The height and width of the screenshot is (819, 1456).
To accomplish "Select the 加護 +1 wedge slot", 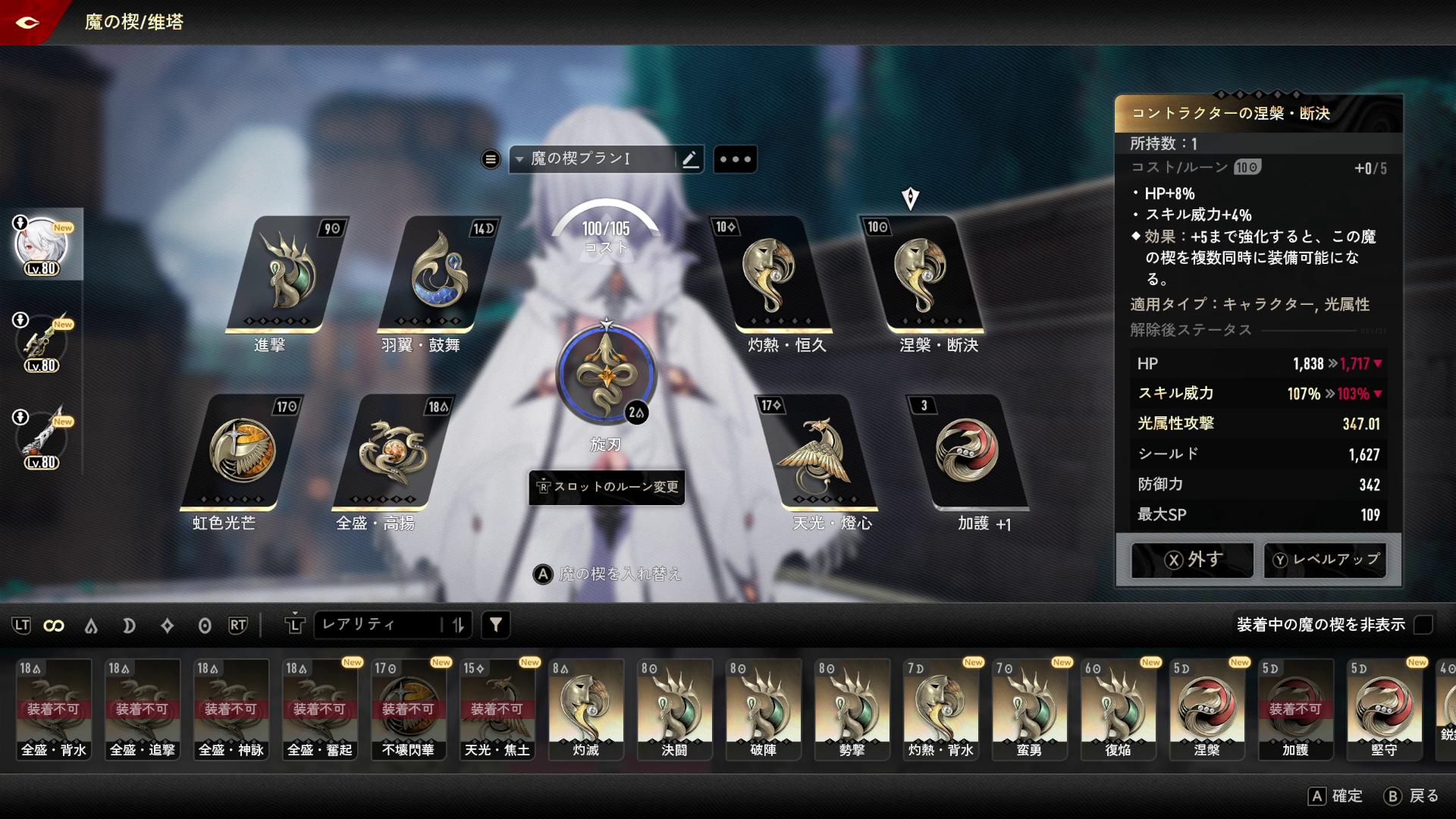I will point(967,452).
